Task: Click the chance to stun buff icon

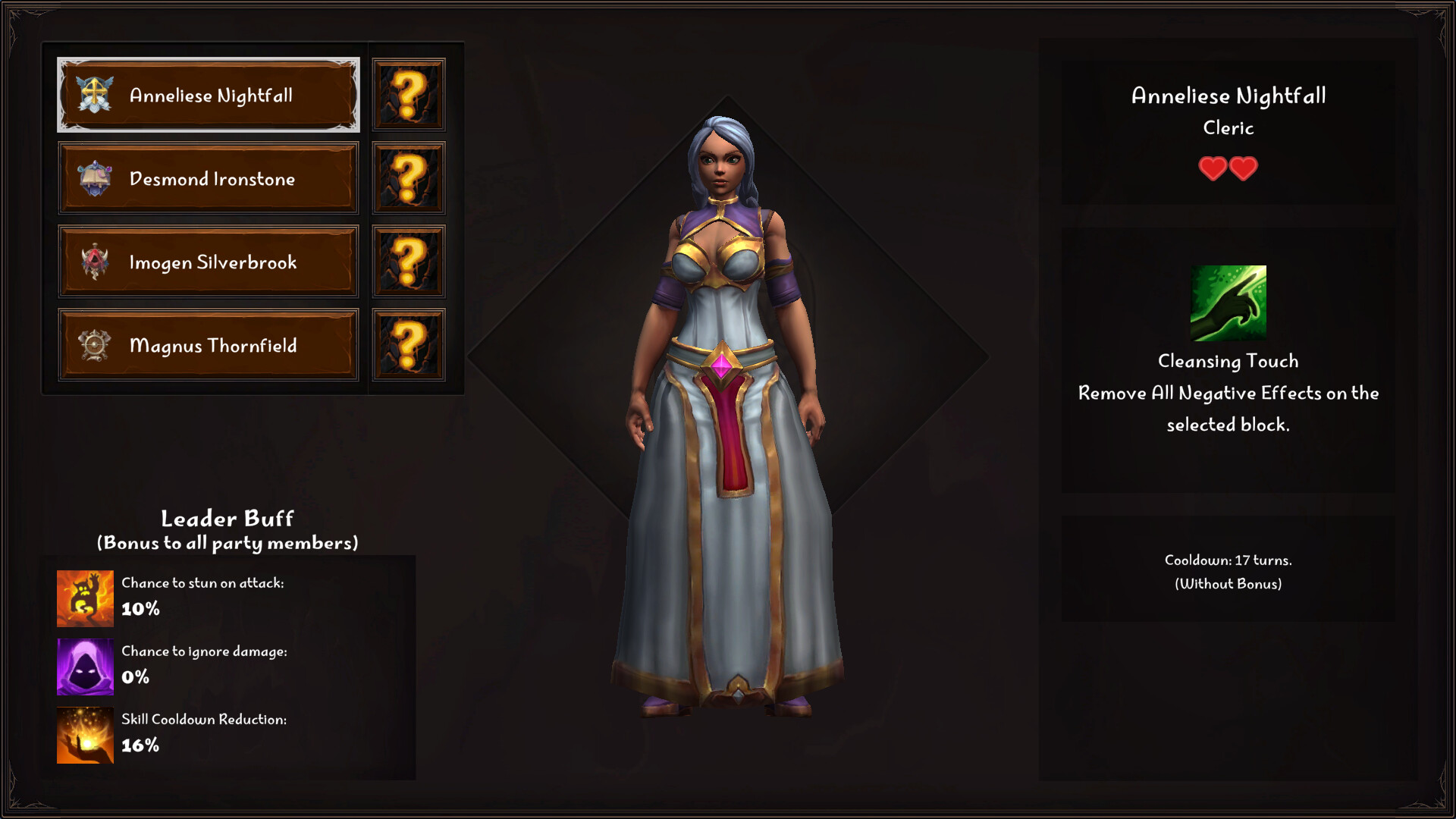Action: coord(85,599)
